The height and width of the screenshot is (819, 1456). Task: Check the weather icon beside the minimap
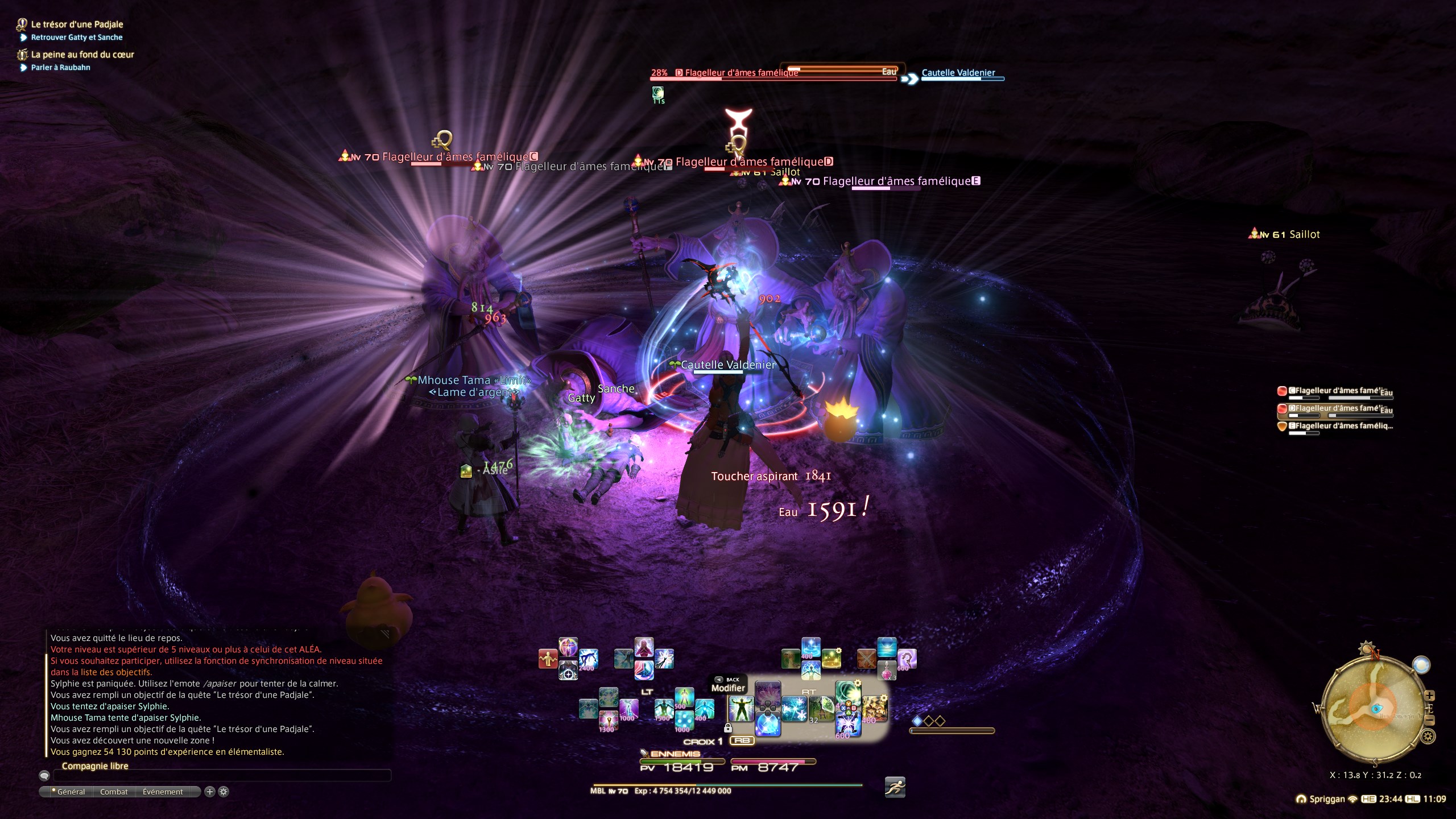pyautogui.click(x=1421, y=665)
